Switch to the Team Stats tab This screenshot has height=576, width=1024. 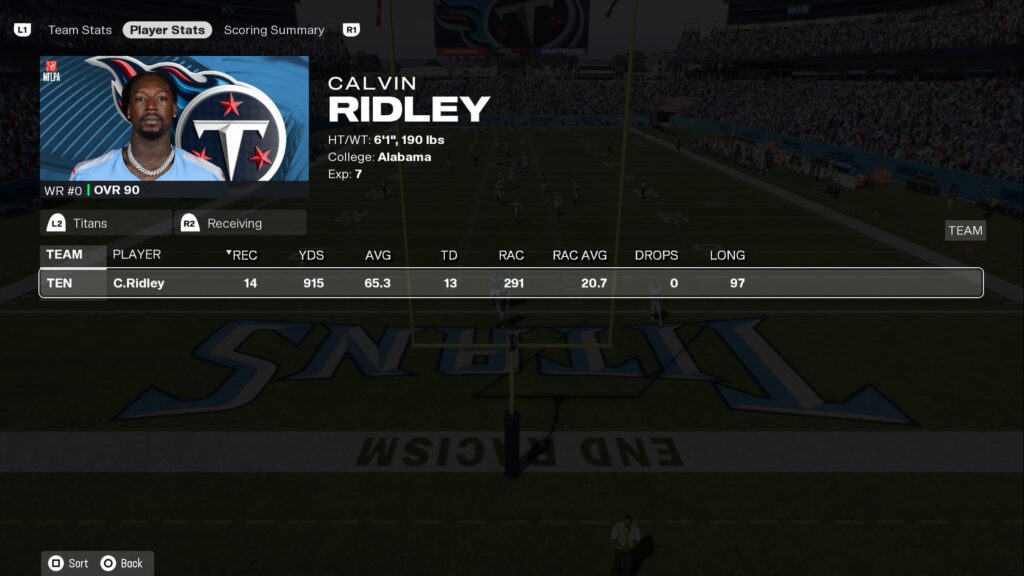click(x=80, y=30)
